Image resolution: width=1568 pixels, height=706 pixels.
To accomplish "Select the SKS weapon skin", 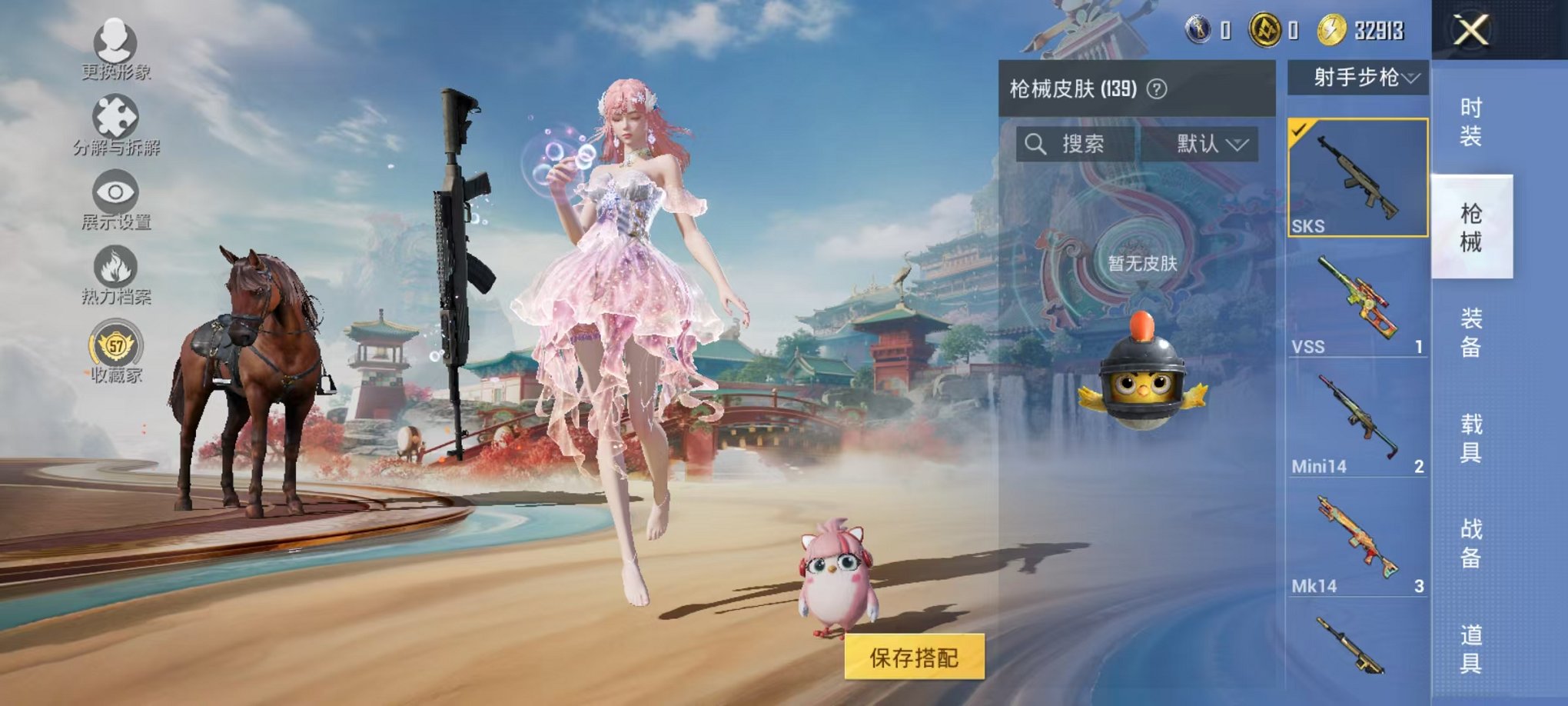I will (1357, 177).
